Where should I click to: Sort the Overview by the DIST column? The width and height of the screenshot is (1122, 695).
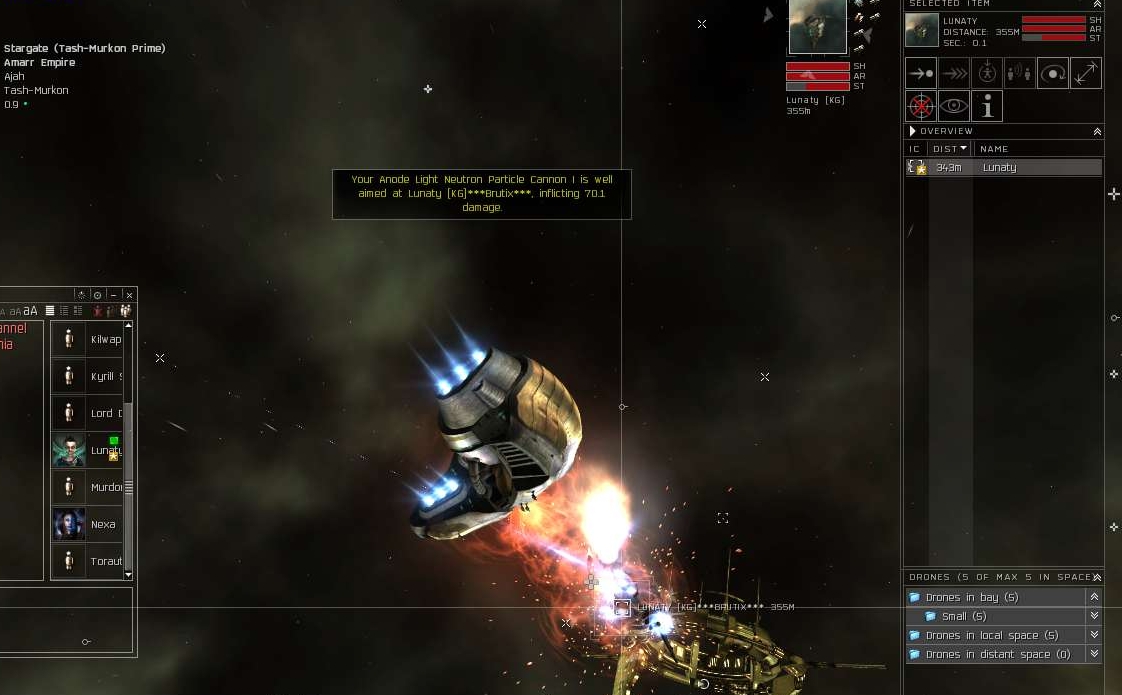949,149
